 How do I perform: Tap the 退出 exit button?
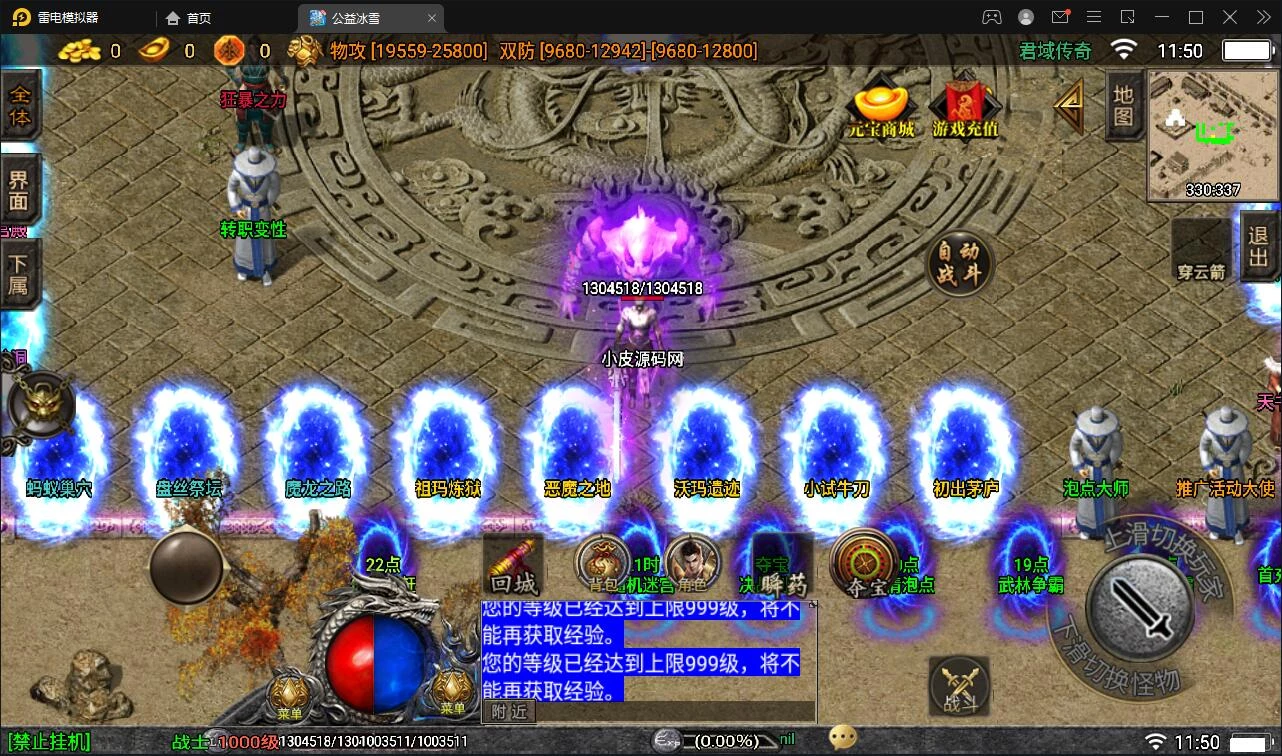(x=1259, y=246)
